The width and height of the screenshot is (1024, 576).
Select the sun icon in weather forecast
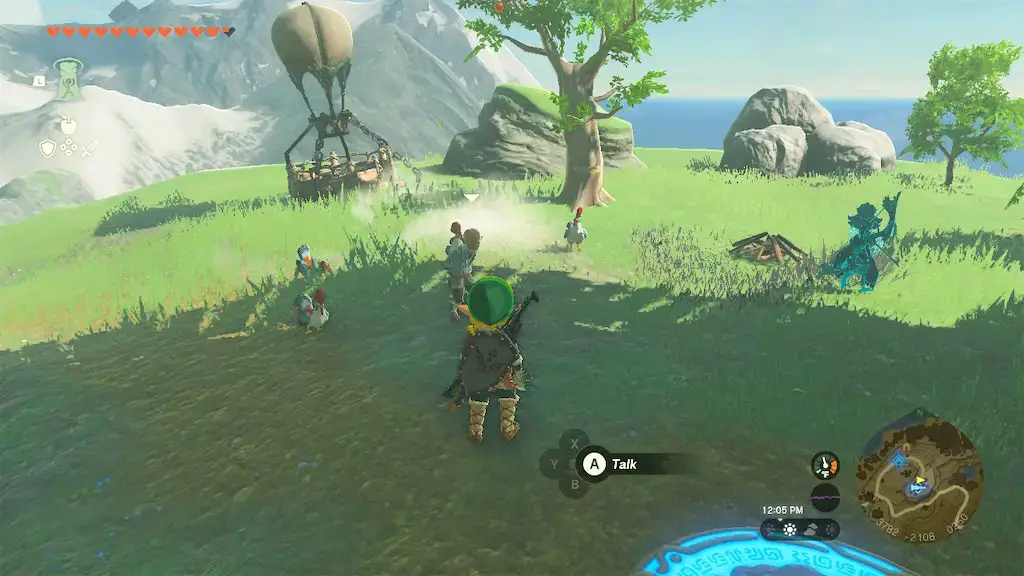pyautogui.click(x=789, y=529)
